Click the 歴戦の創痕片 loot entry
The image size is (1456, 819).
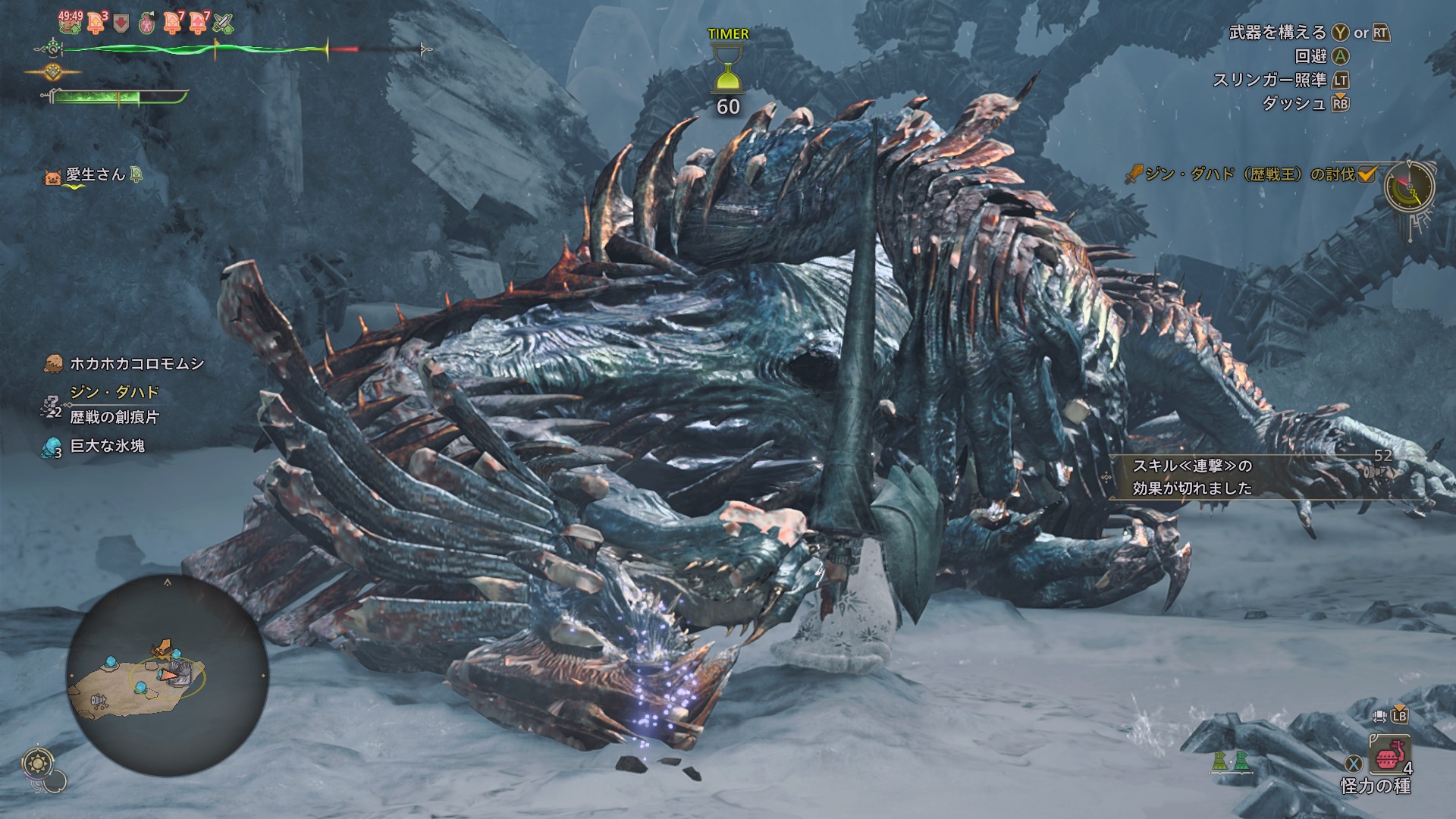tap(114, 416)
